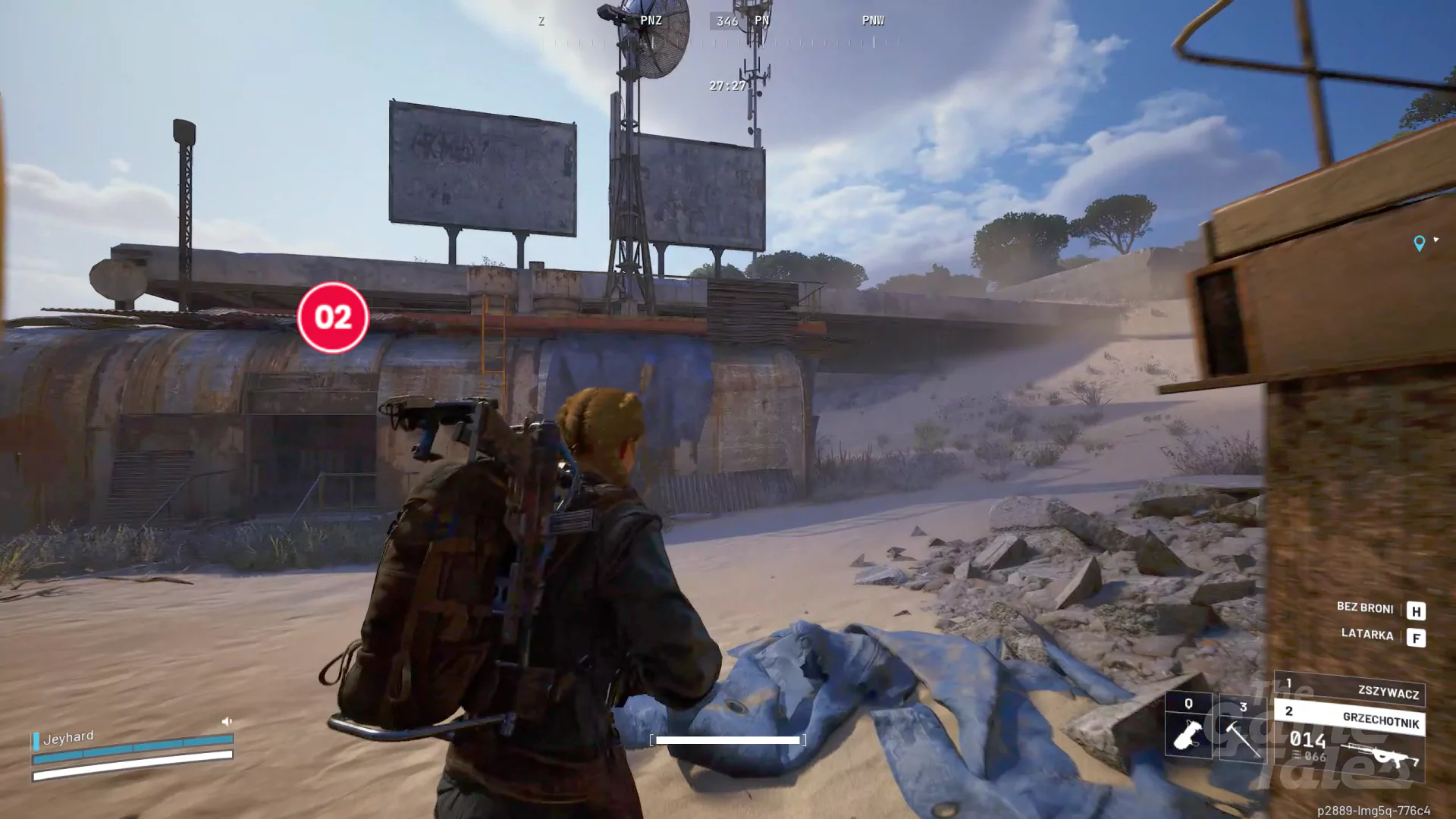Click the red 02 objective marker

coord(333,317)
